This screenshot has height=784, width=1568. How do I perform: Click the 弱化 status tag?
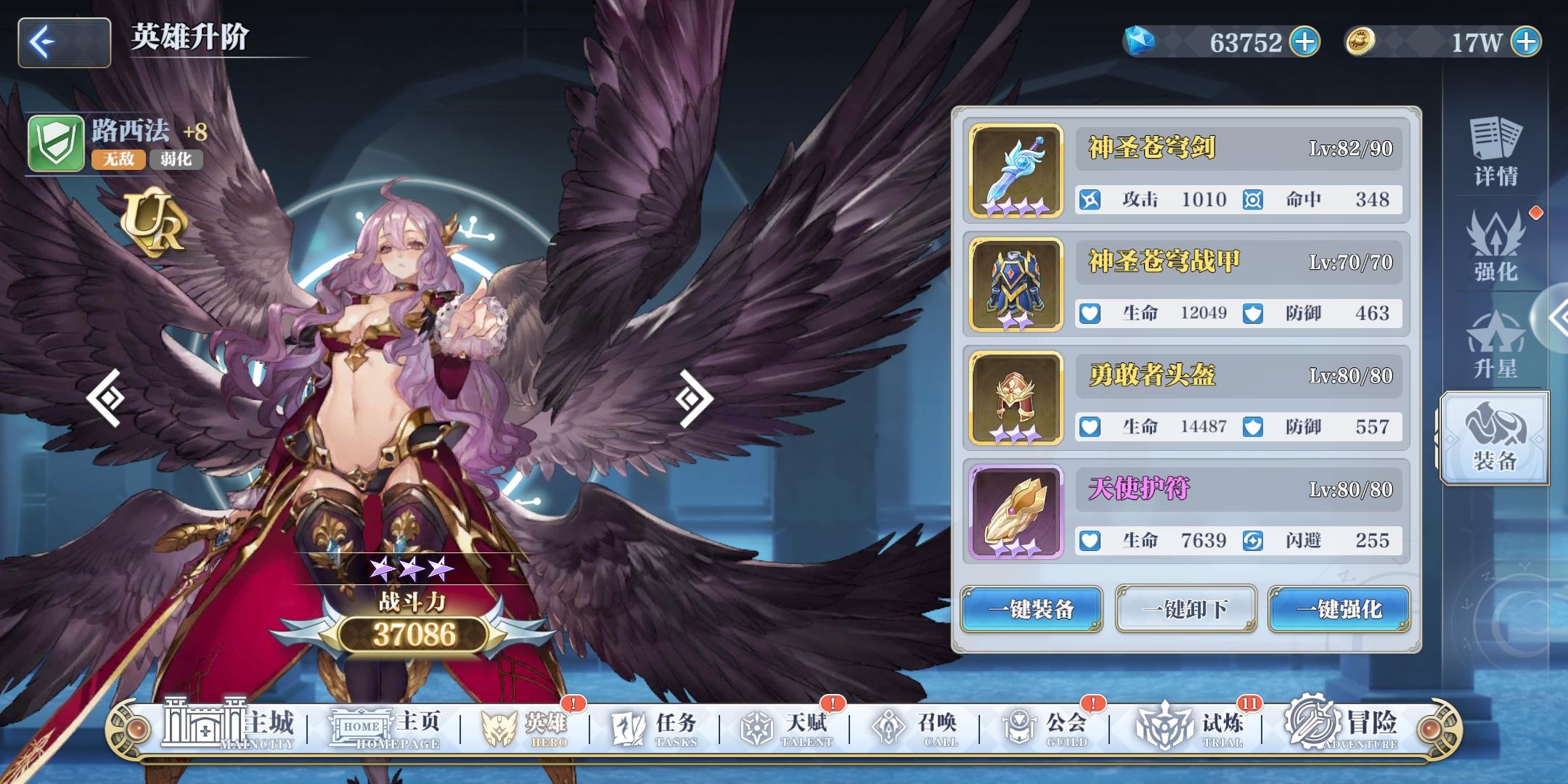click(x=176, y=160)
